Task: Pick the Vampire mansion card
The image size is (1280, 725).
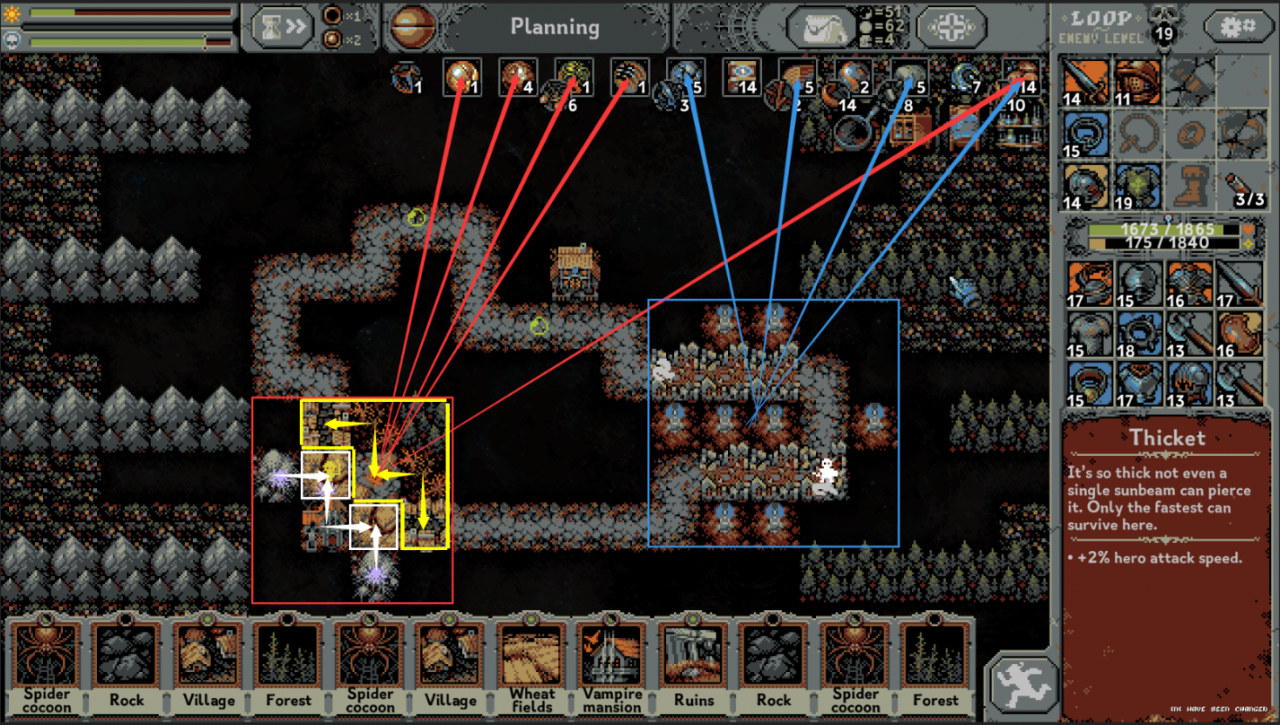Action: [612, 666]
